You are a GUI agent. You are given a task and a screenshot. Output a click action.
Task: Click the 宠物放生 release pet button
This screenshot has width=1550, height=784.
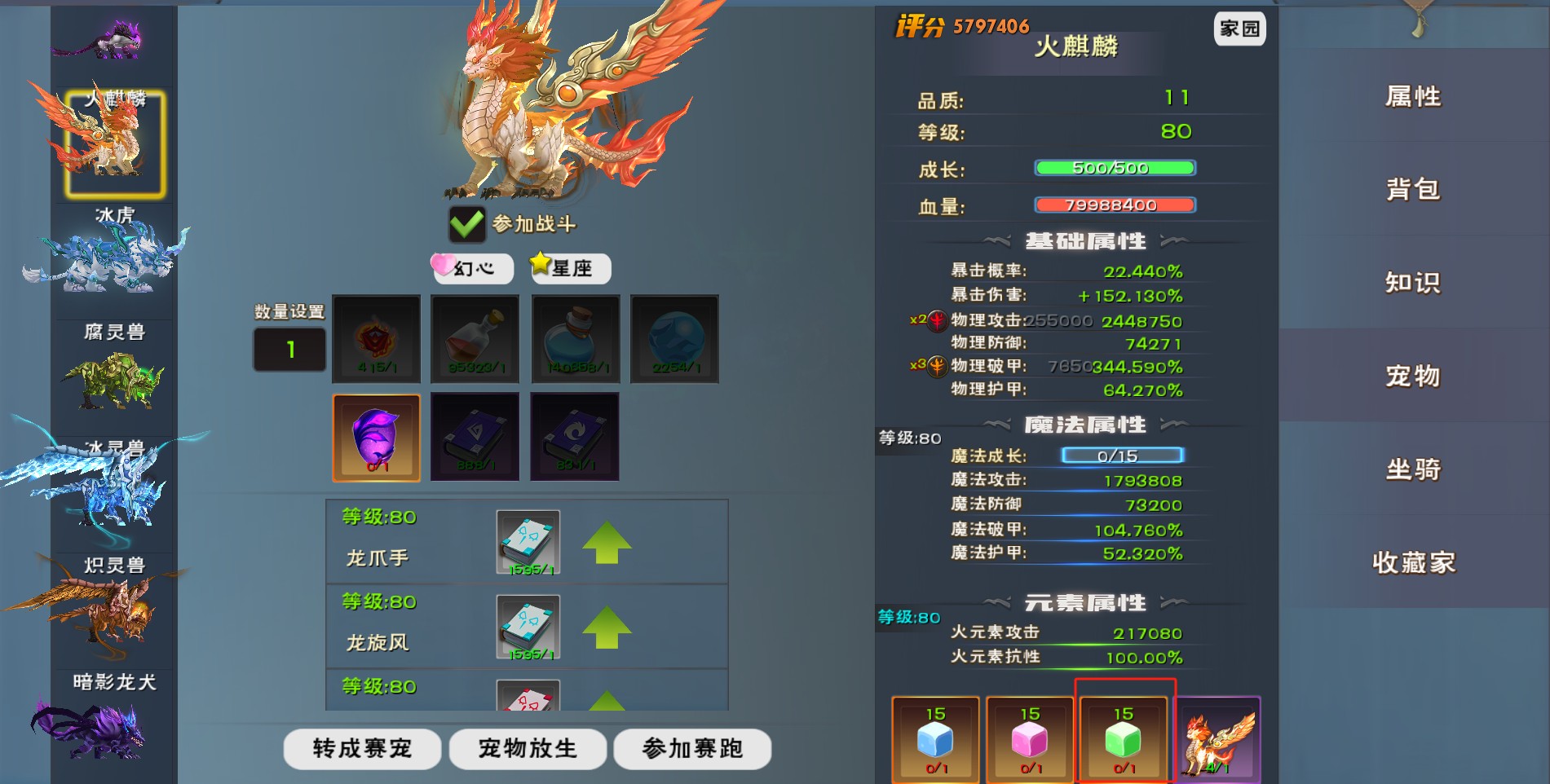click(x=528, y=748)
